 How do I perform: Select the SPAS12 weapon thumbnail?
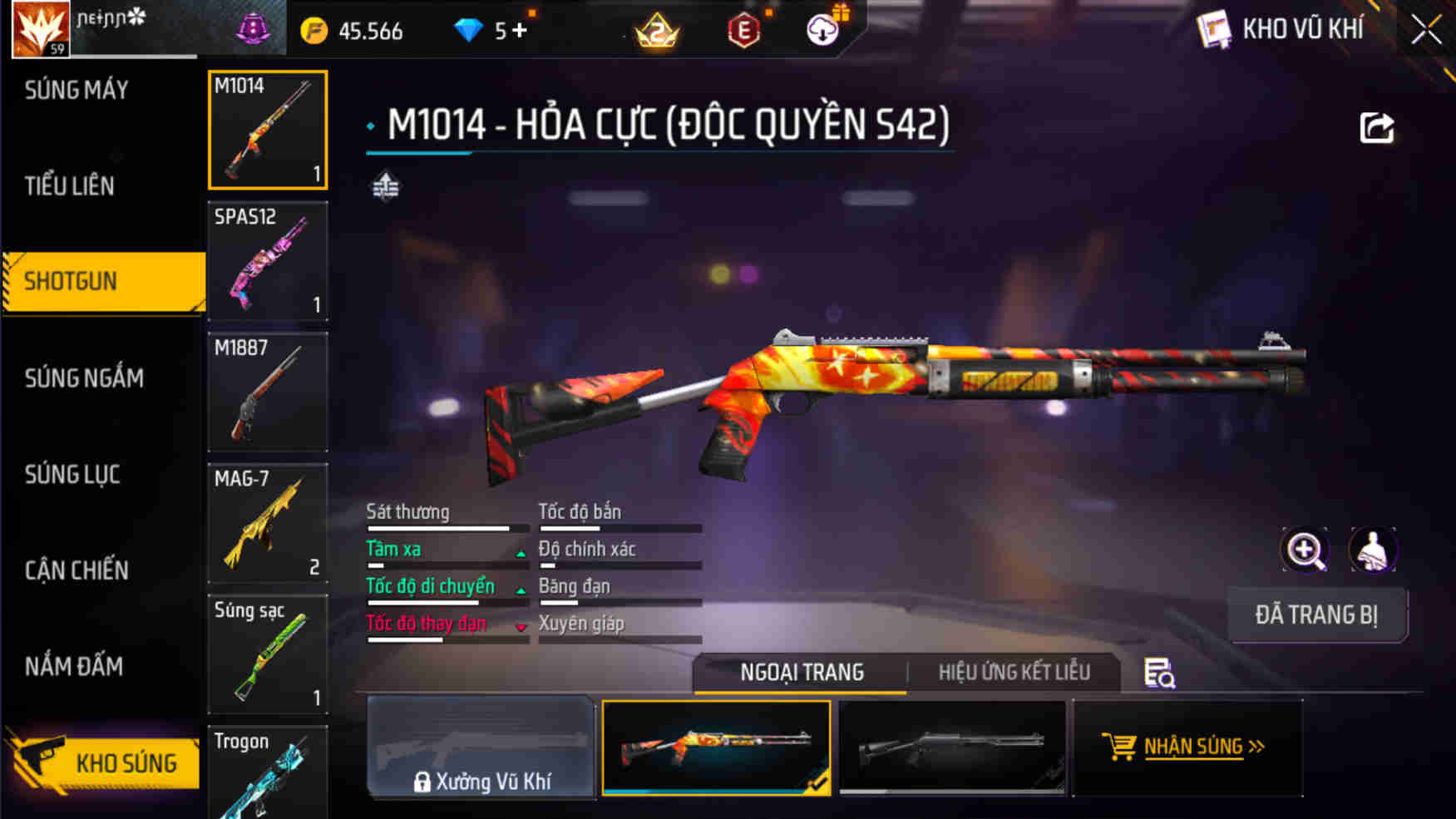pyautogui.click(x=267, y=262)
